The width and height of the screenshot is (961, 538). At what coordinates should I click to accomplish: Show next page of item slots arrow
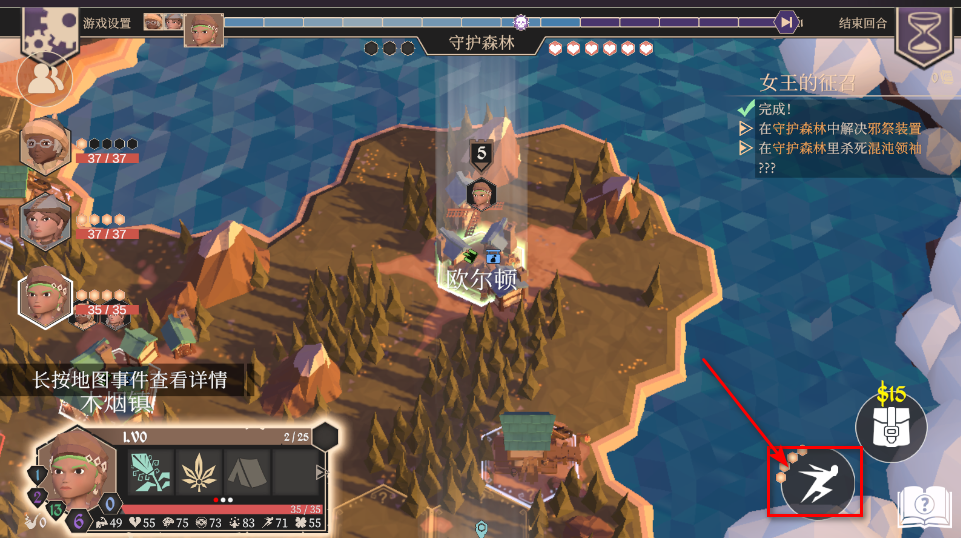pyautogui.click(x=322, y=472)
